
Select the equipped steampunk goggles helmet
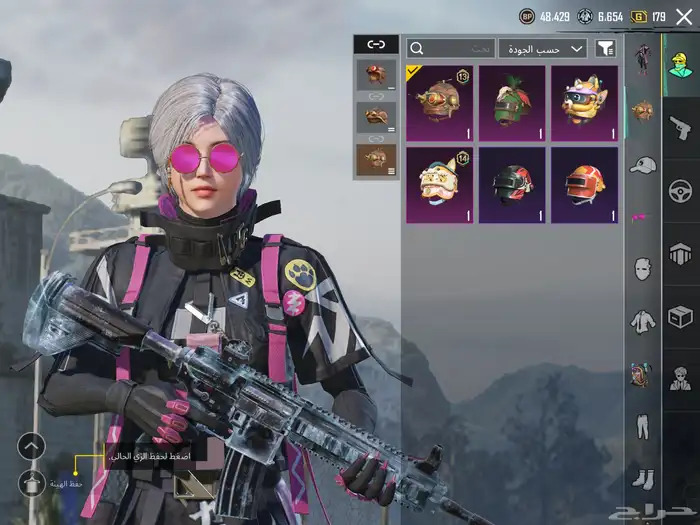(440, 103)
